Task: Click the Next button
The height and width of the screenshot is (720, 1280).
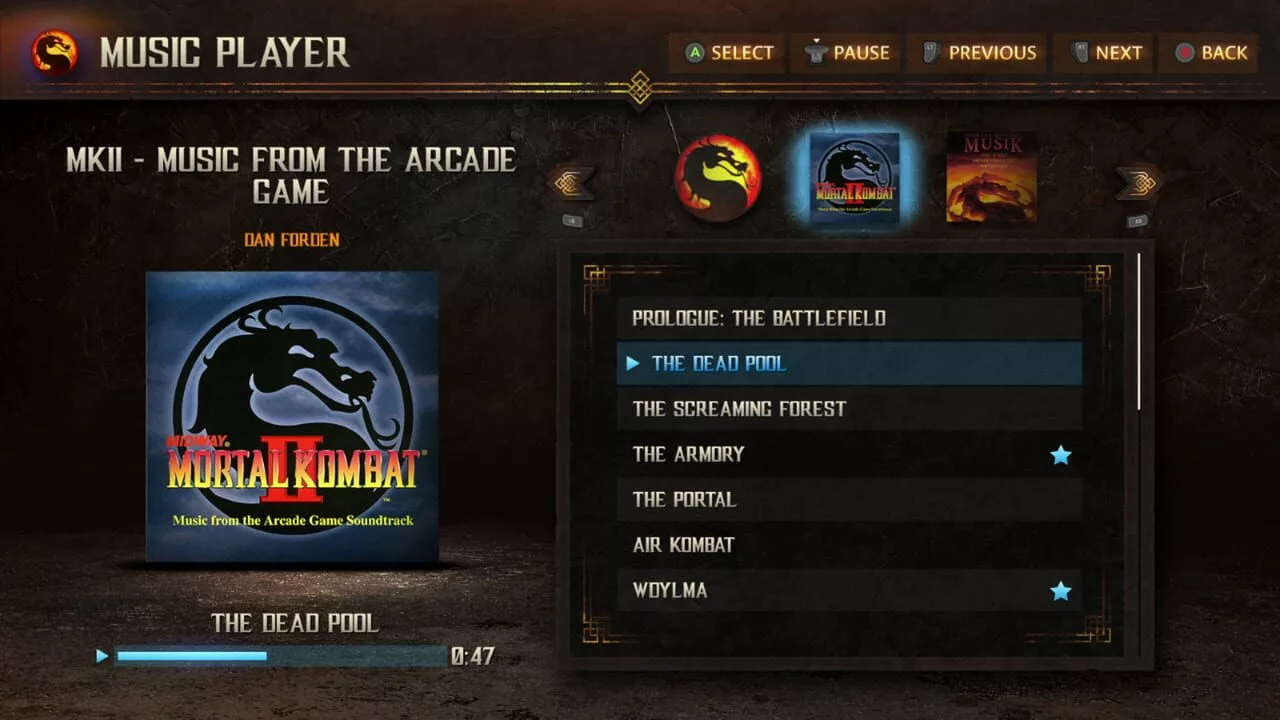Action: [1103, 53]
